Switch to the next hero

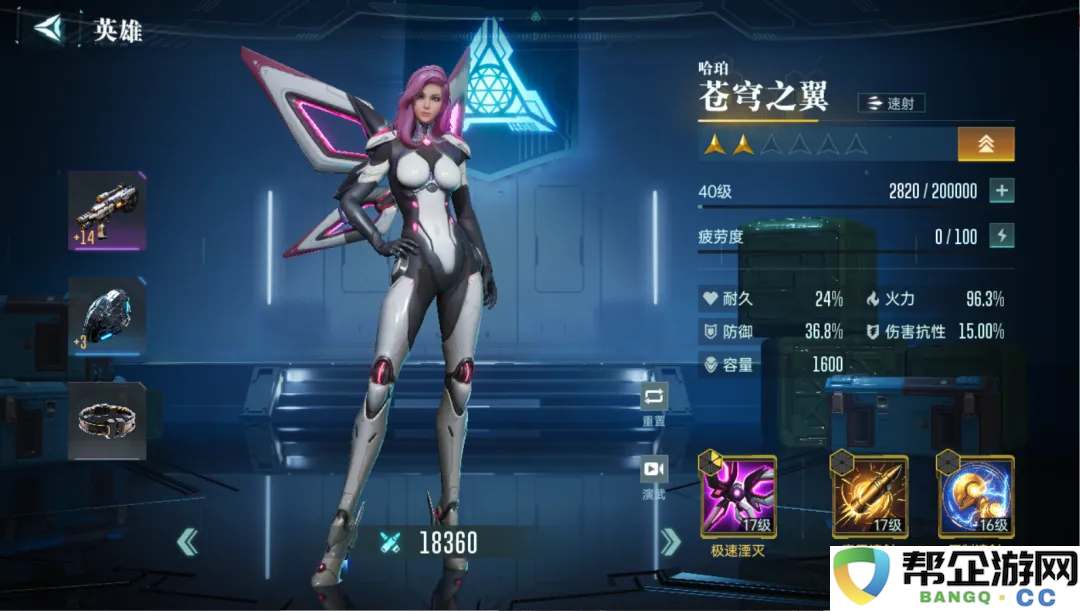point(670,543)
